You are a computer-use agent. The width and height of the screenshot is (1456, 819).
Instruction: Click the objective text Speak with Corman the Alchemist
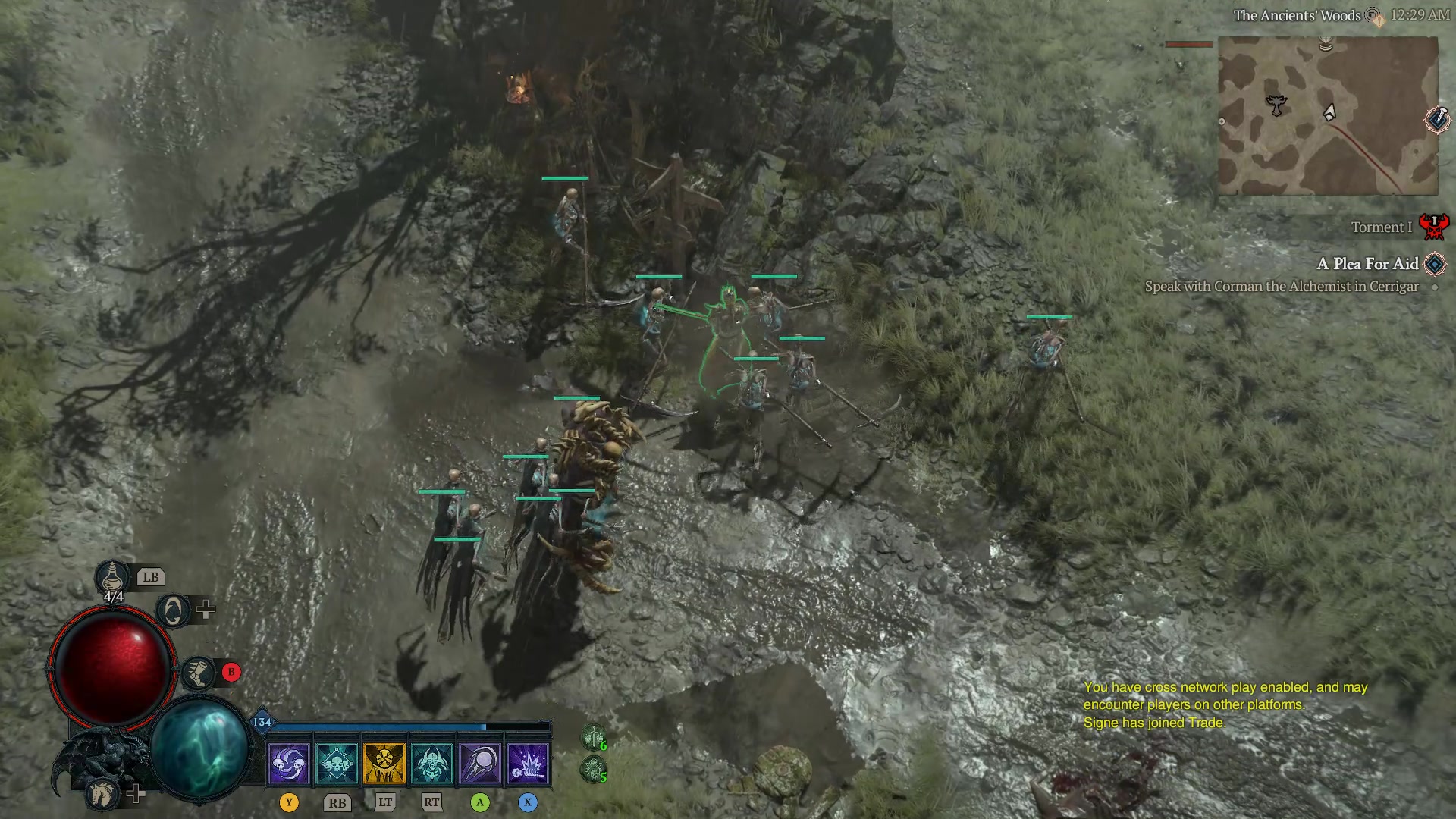(x=1283, y=287)
